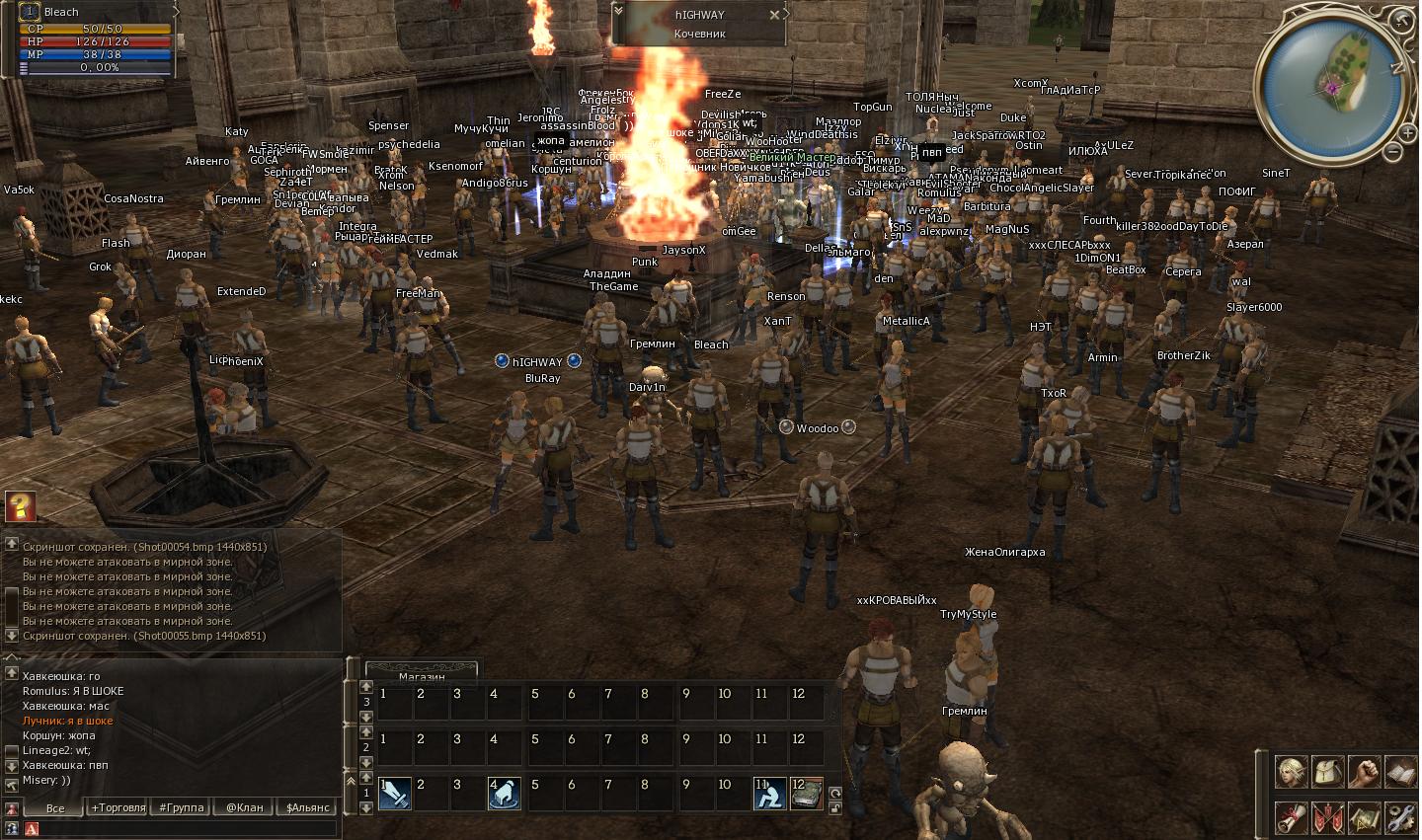Use the sword attack skill in slot 1

tap(395, 794)
